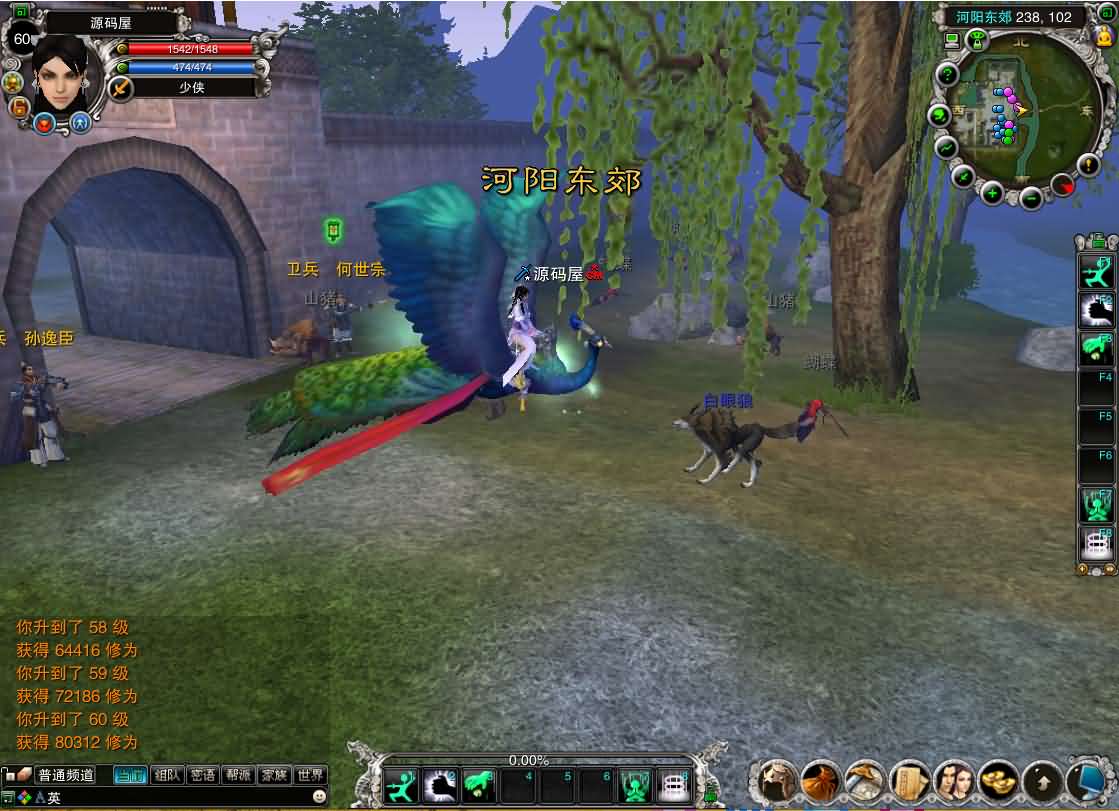
Task: Open the meditation buddha icon
Action: (x=1104, y=38)
